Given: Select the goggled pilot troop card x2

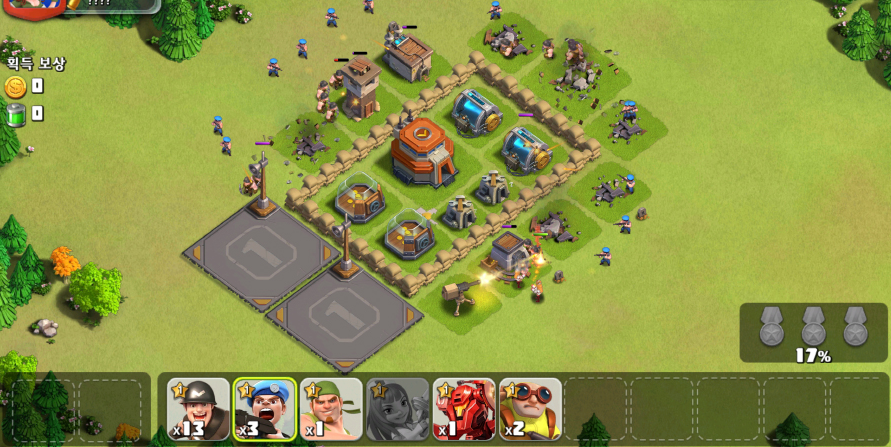Looking at the screenshot, I should coord(530,409).
